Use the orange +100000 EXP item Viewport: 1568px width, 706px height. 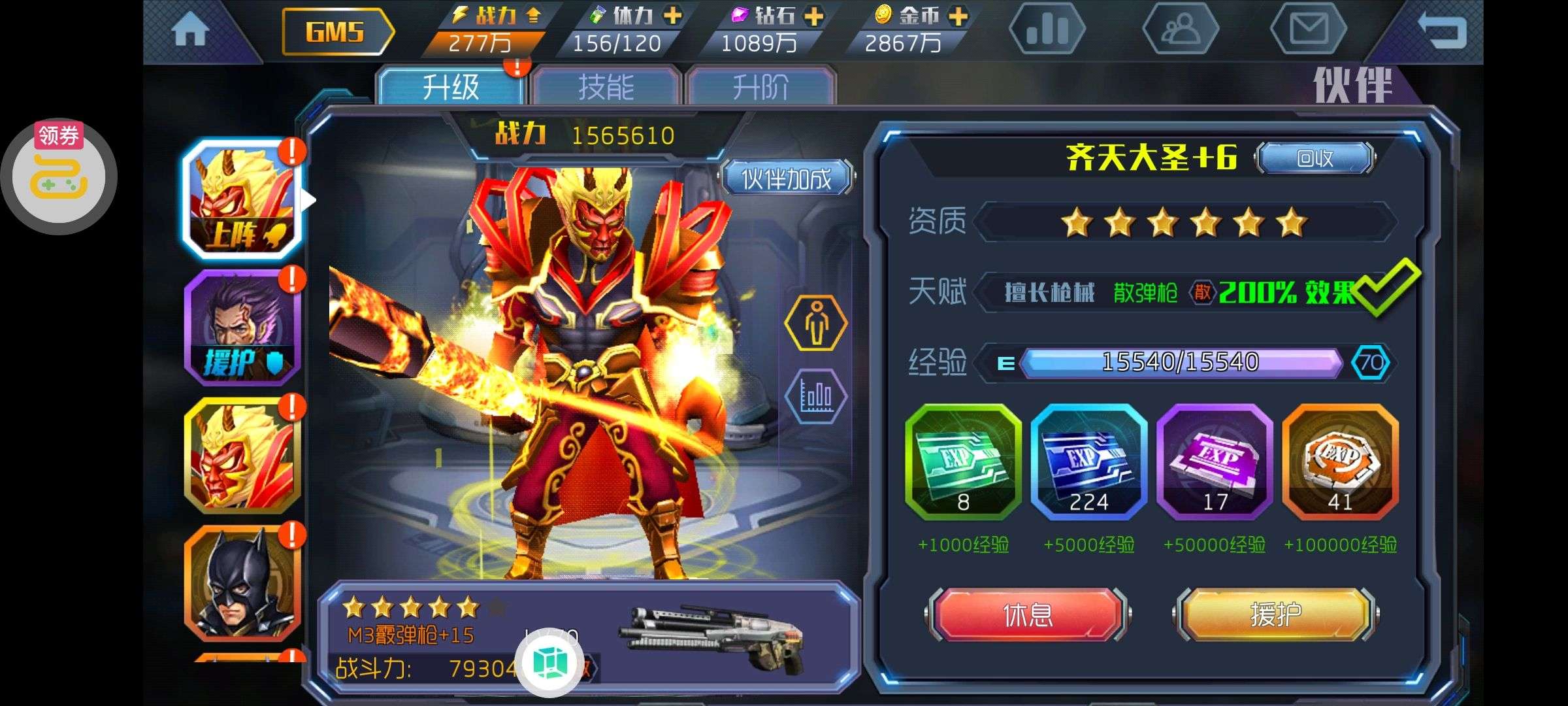click(x=1340, y=462)
